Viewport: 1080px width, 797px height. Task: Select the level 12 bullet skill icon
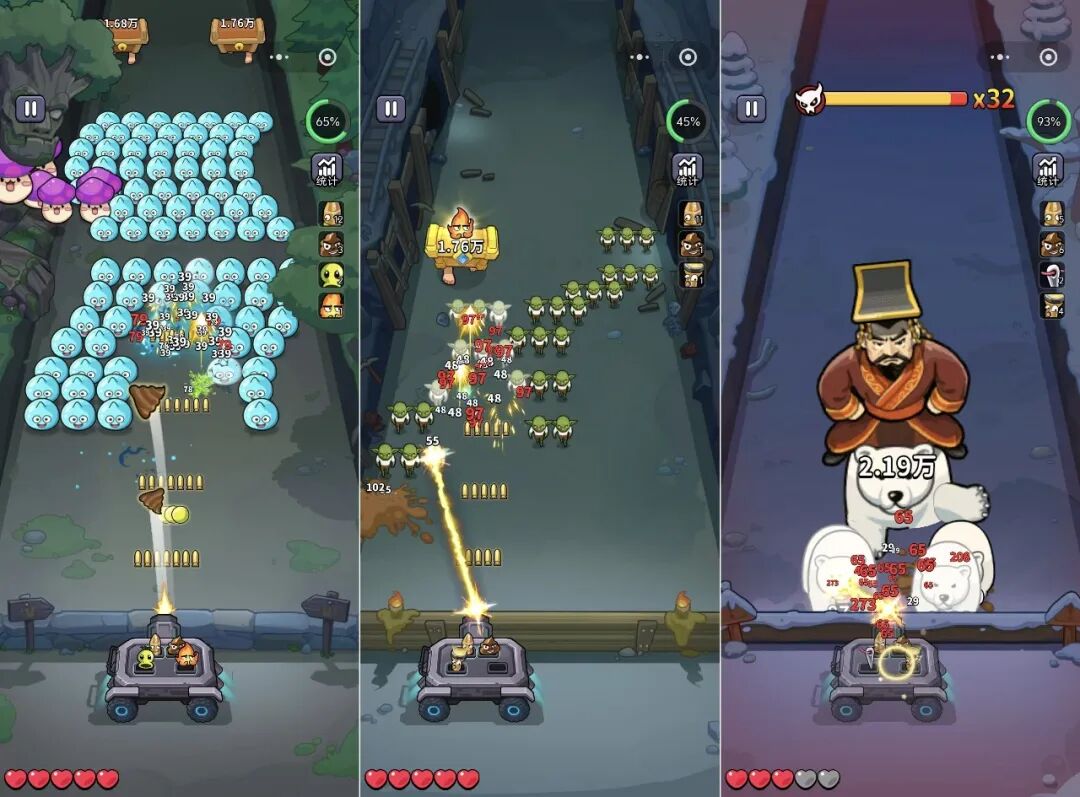[x=331, y=214]
